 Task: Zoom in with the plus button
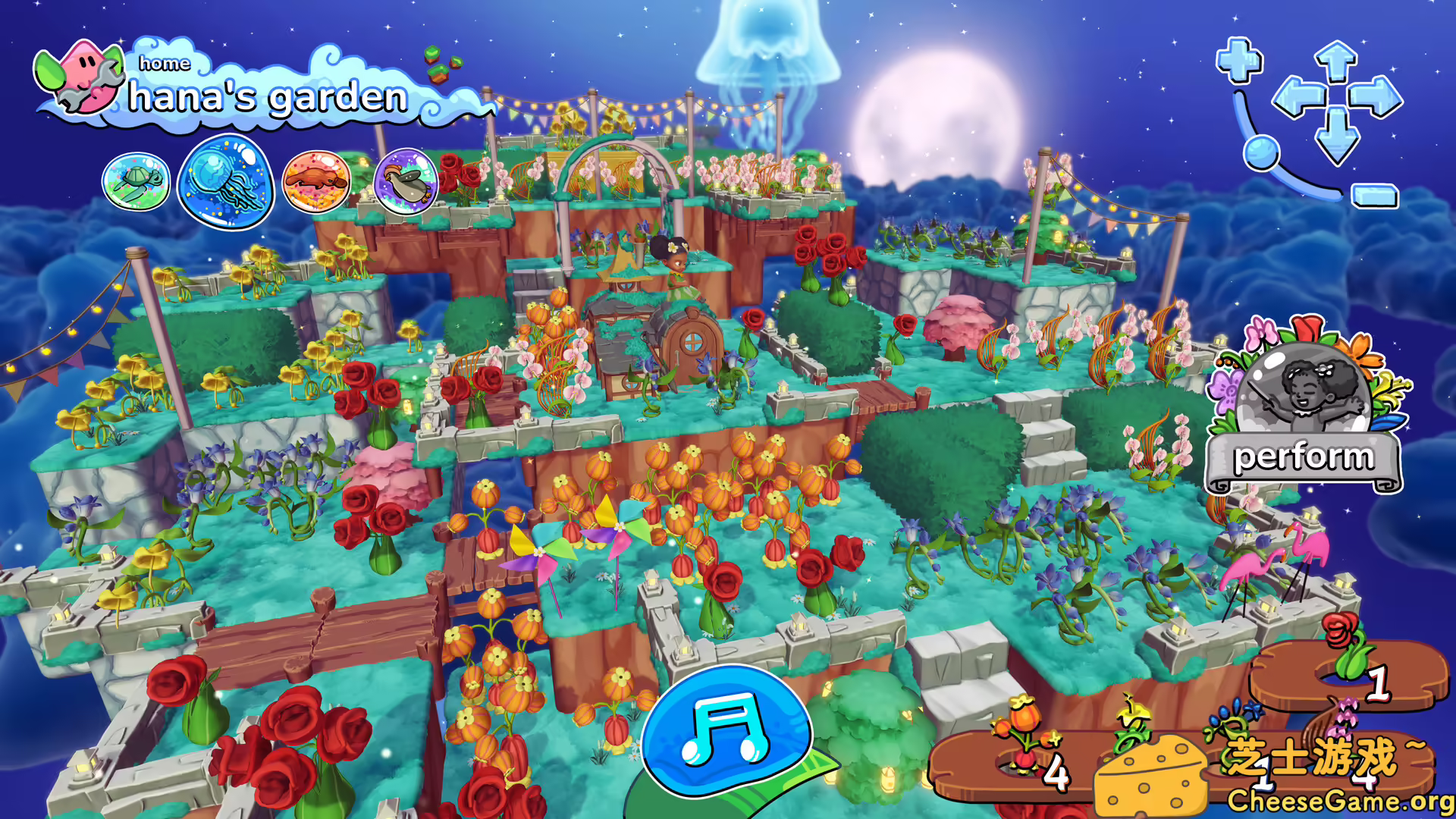click(x=1239, y=61)
